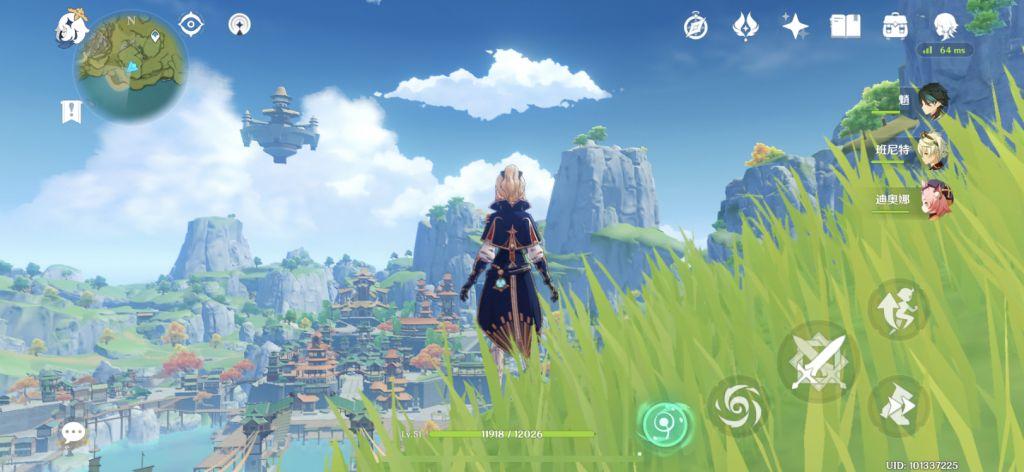Open the quest exclamation bookmark icon
The width and height of the screenshot is (1024, 472).
click(70, 111)
